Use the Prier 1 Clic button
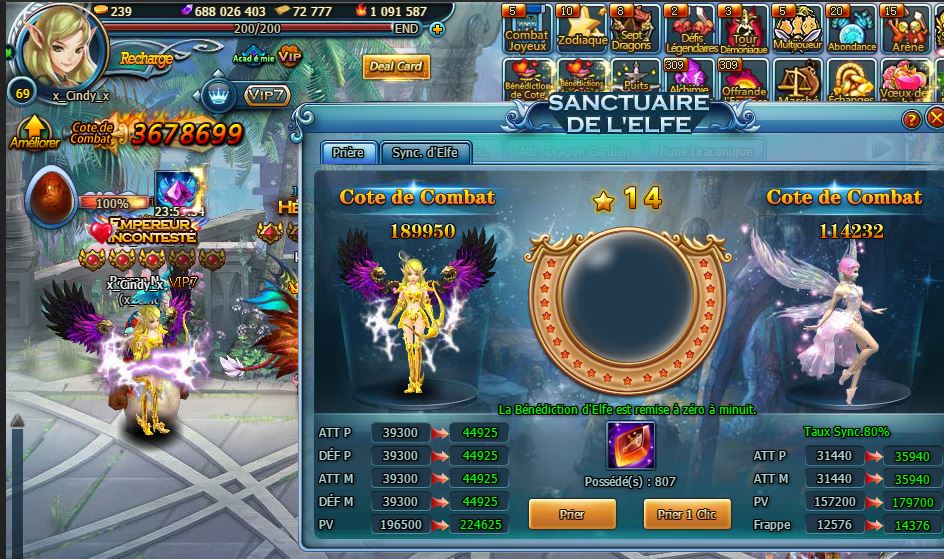Screen dimensions: 944x559 tap(686, 514)
